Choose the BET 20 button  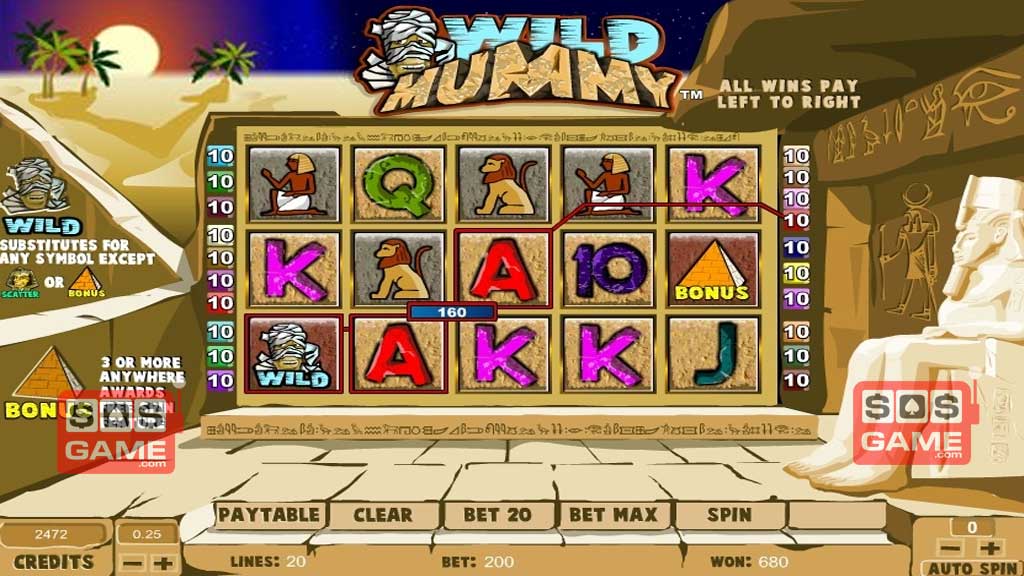496,515
